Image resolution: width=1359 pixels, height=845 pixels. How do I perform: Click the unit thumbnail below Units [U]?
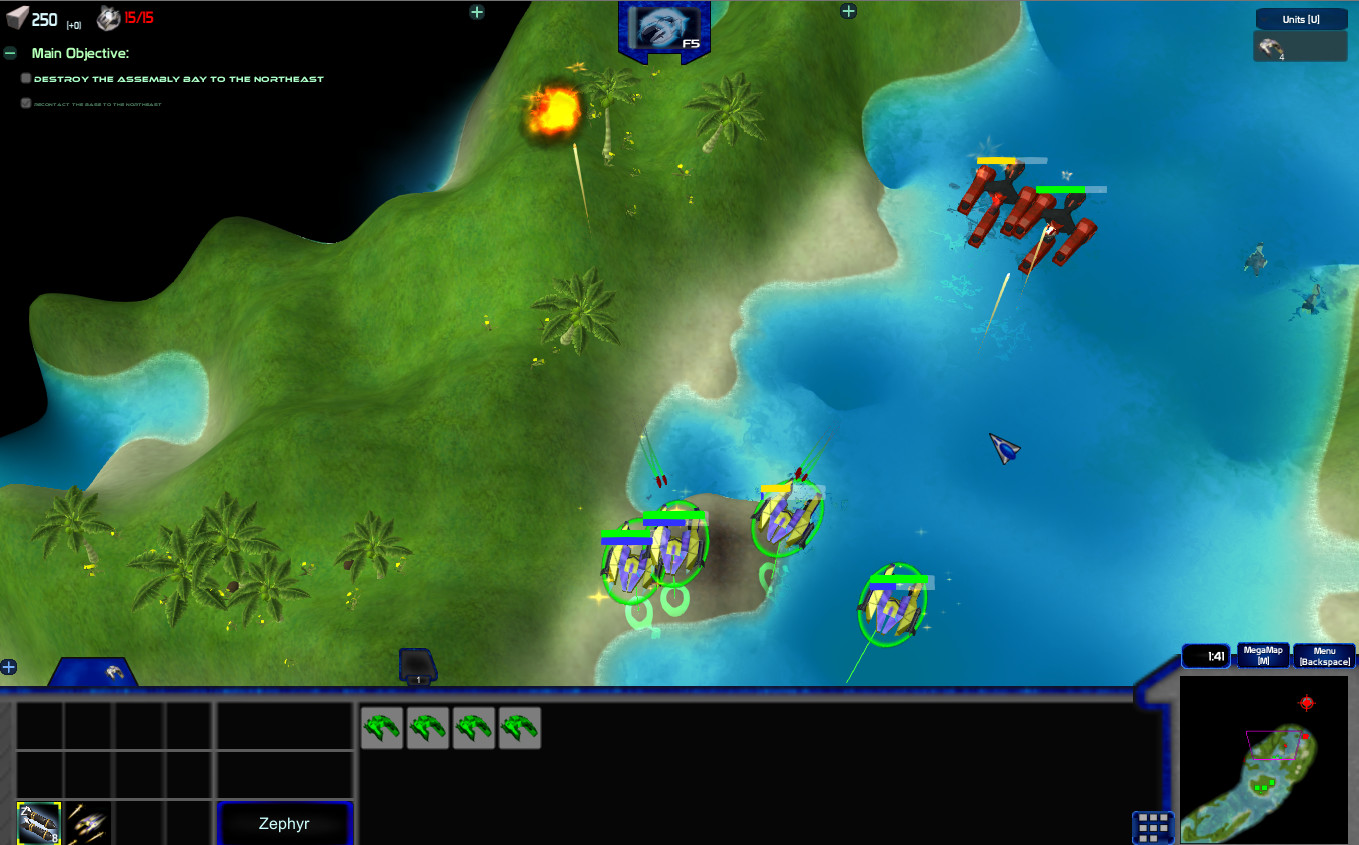tap(1299, 46)
